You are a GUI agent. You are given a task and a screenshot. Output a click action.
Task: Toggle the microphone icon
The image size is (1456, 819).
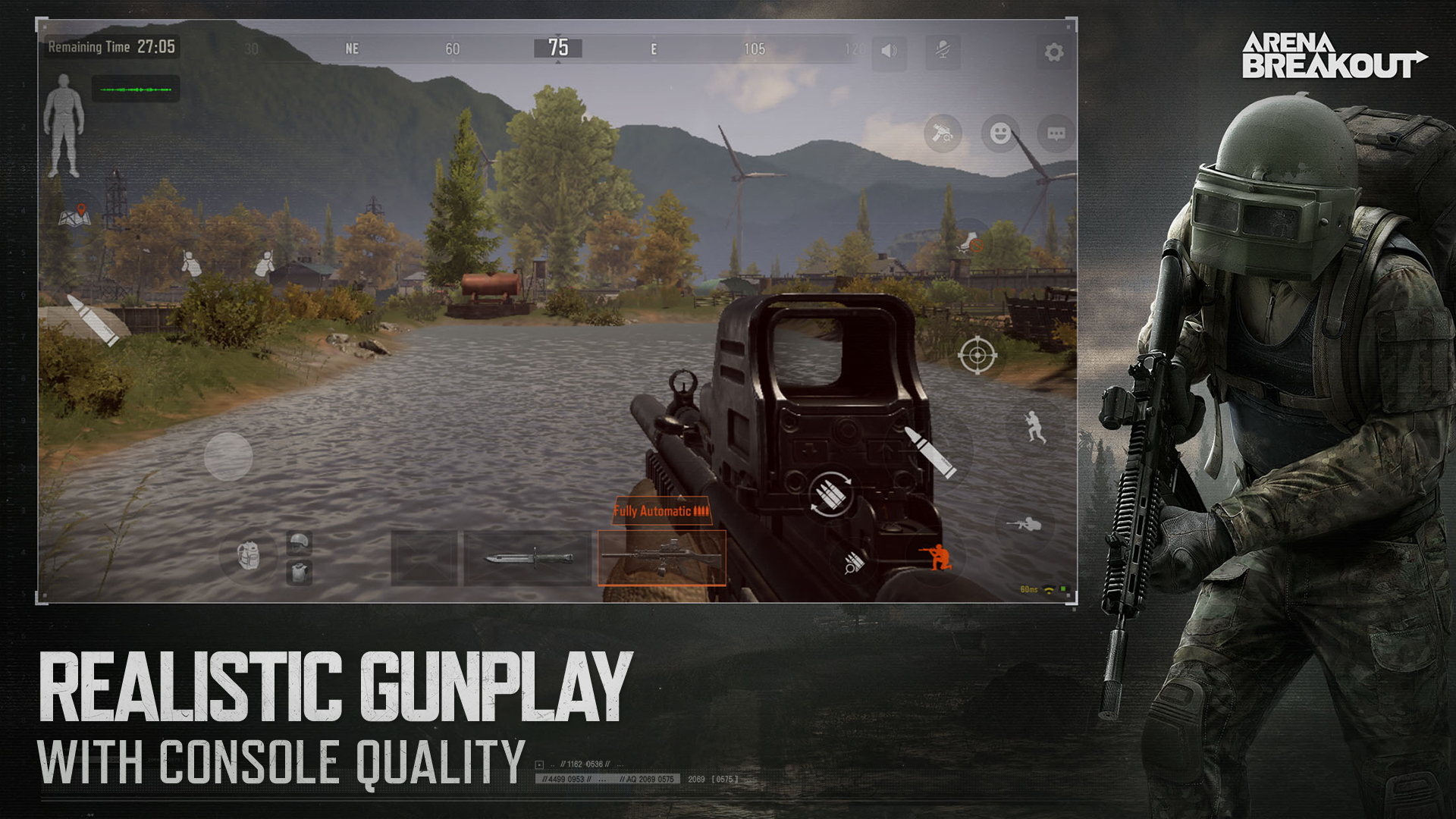[943, 52]
